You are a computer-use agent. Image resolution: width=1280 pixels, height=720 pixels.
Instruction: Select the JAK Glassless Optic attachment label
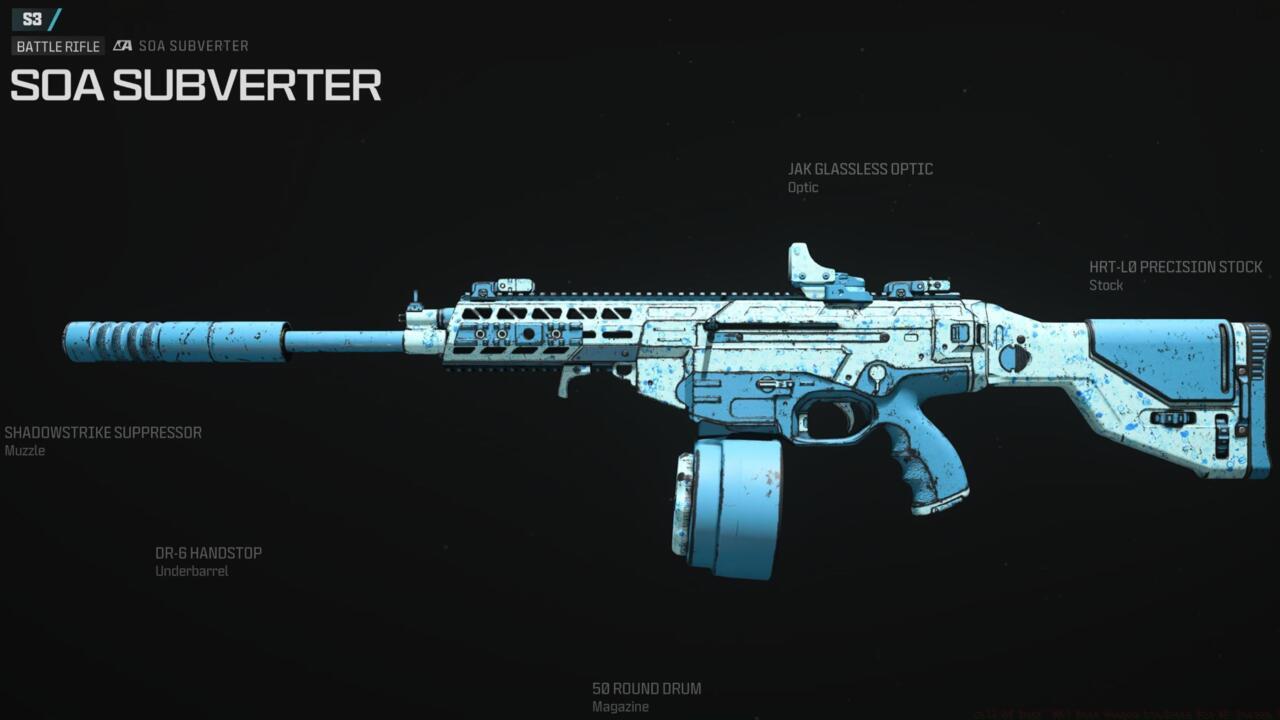click(x=860, y=169)
